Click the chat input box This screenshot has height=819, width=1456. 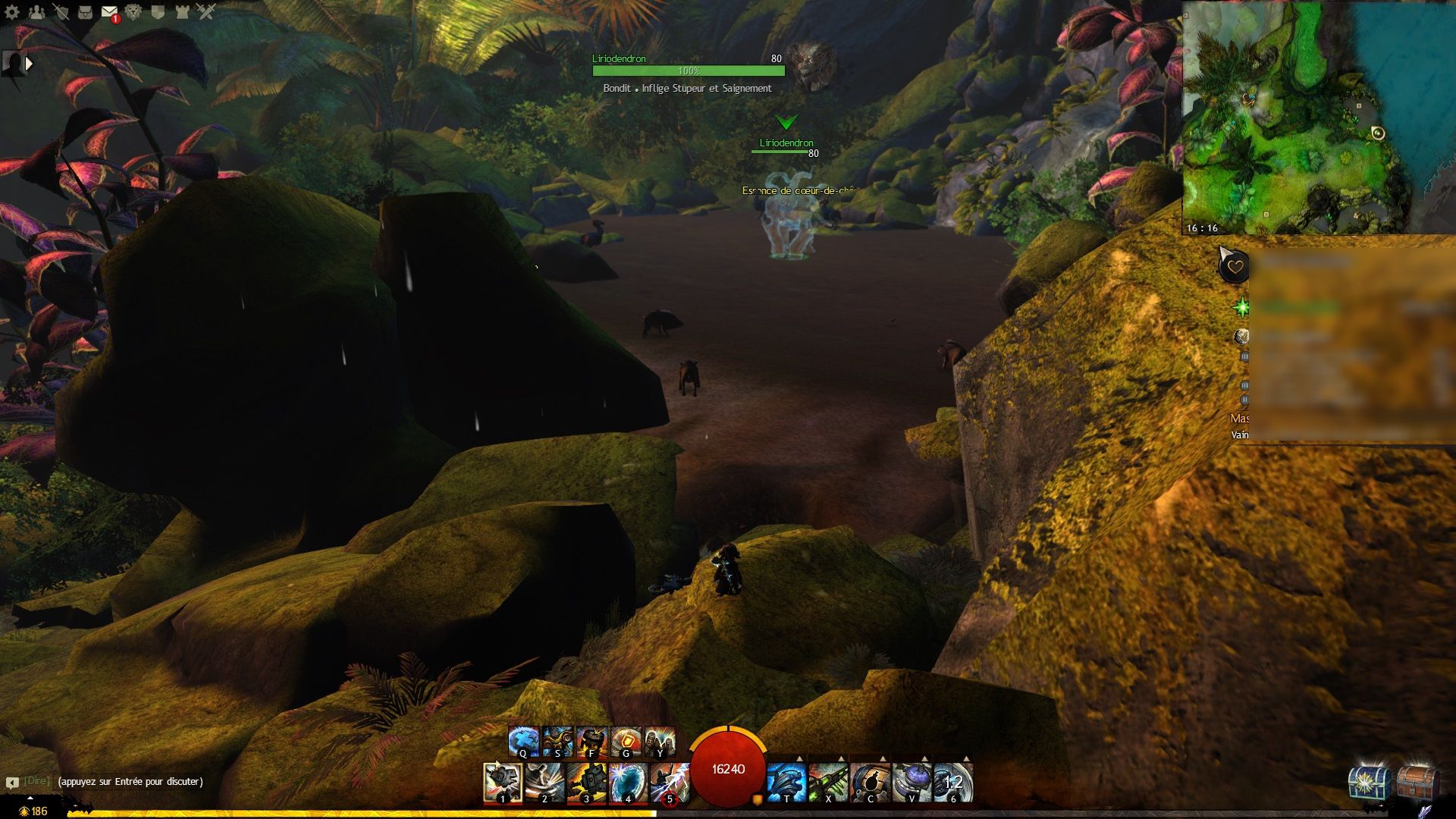(x=130, y=782)
